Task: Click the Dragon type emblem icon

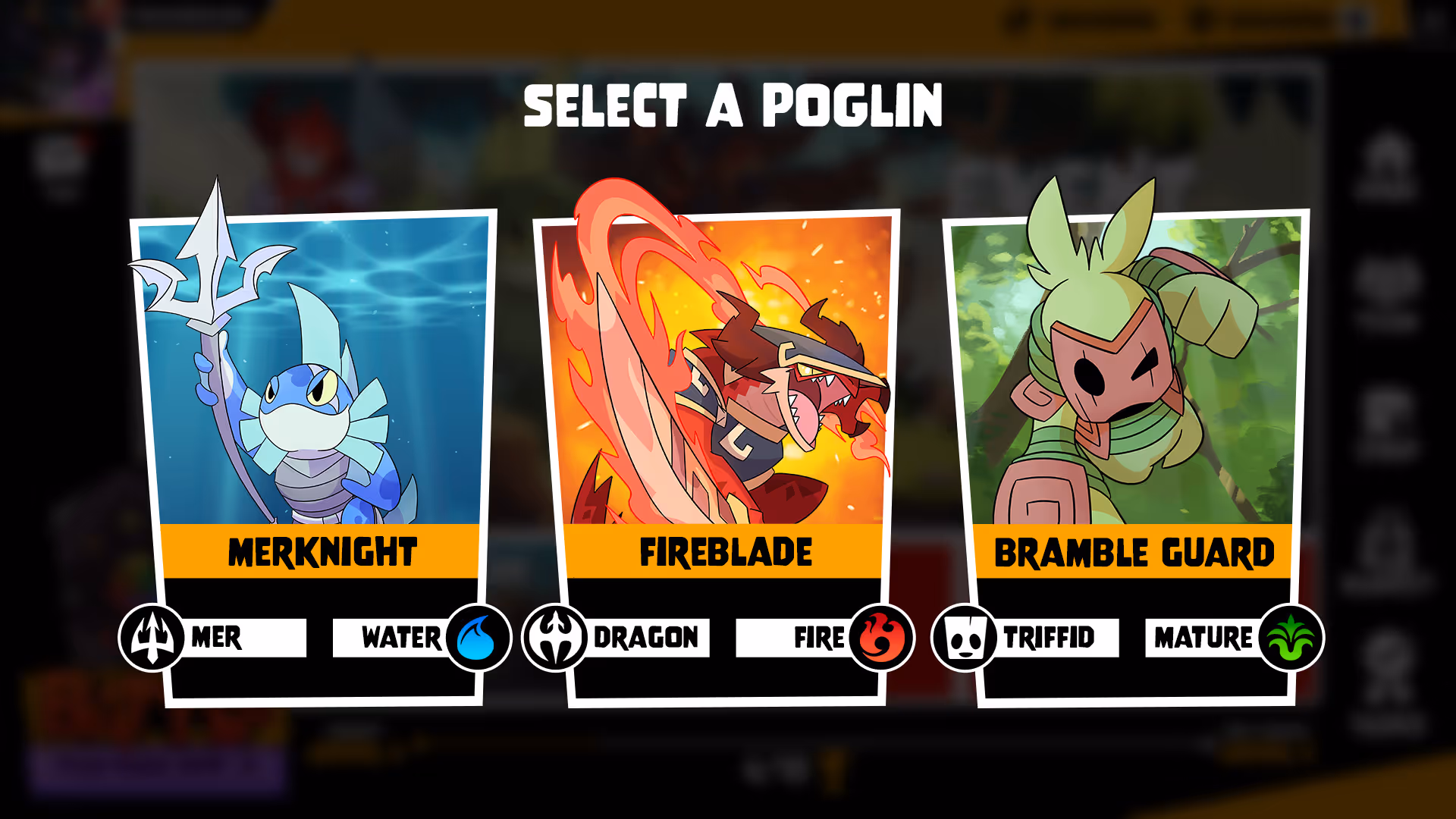Action: pyautogui.click(x=555, y=638)
